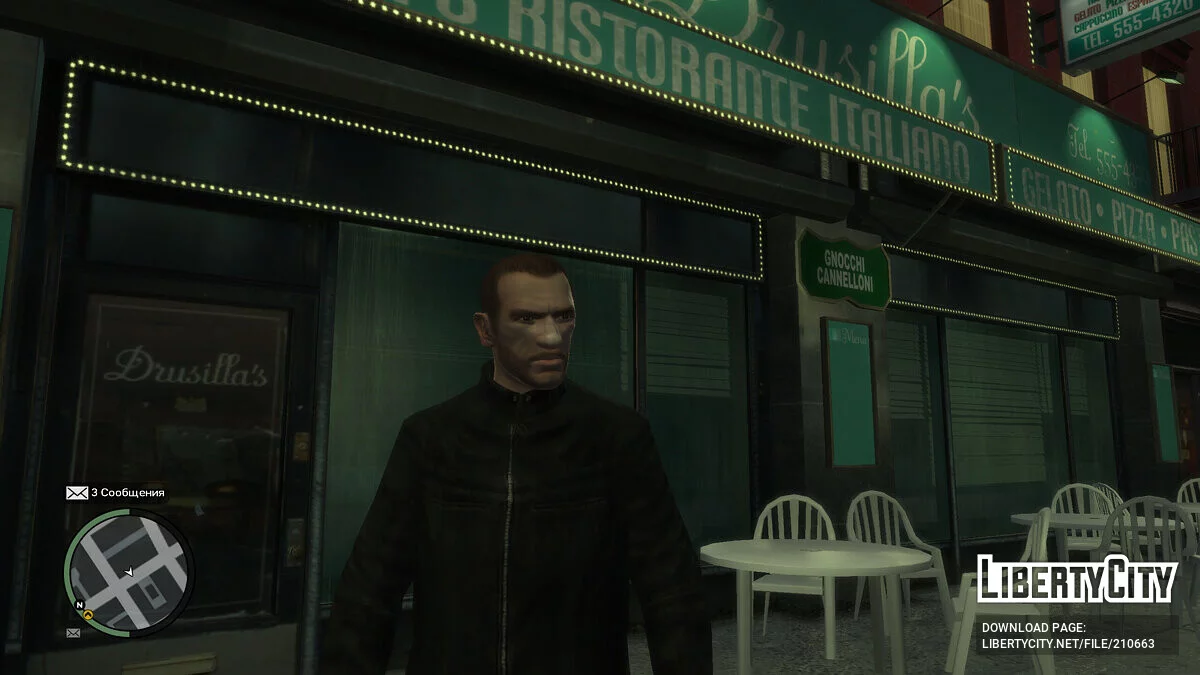Select the yellow marker on the minimap edge

(x=89, y=615)
